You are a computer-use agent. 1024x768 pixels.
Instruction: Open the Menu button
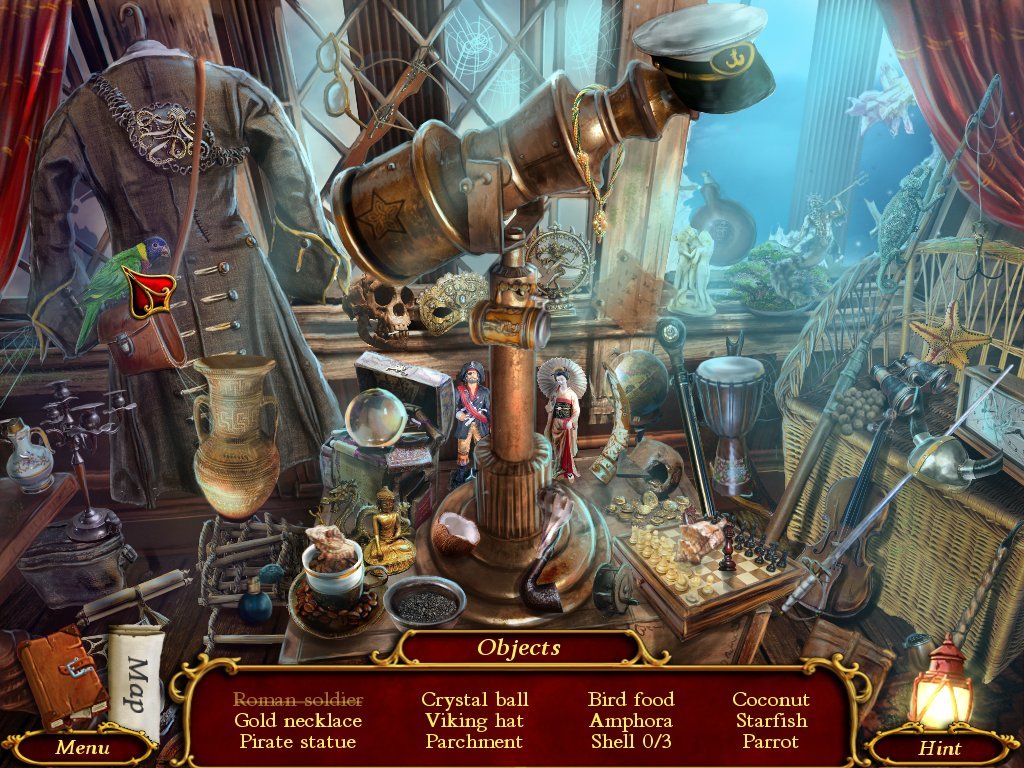click(82, 747)
